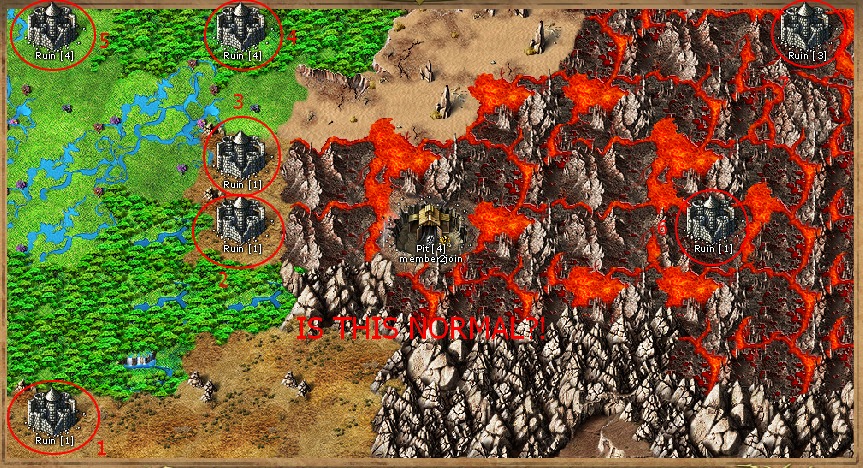
Task: Inspect the Ruin [1] surrounded by lava
Action: pos(712,221)
